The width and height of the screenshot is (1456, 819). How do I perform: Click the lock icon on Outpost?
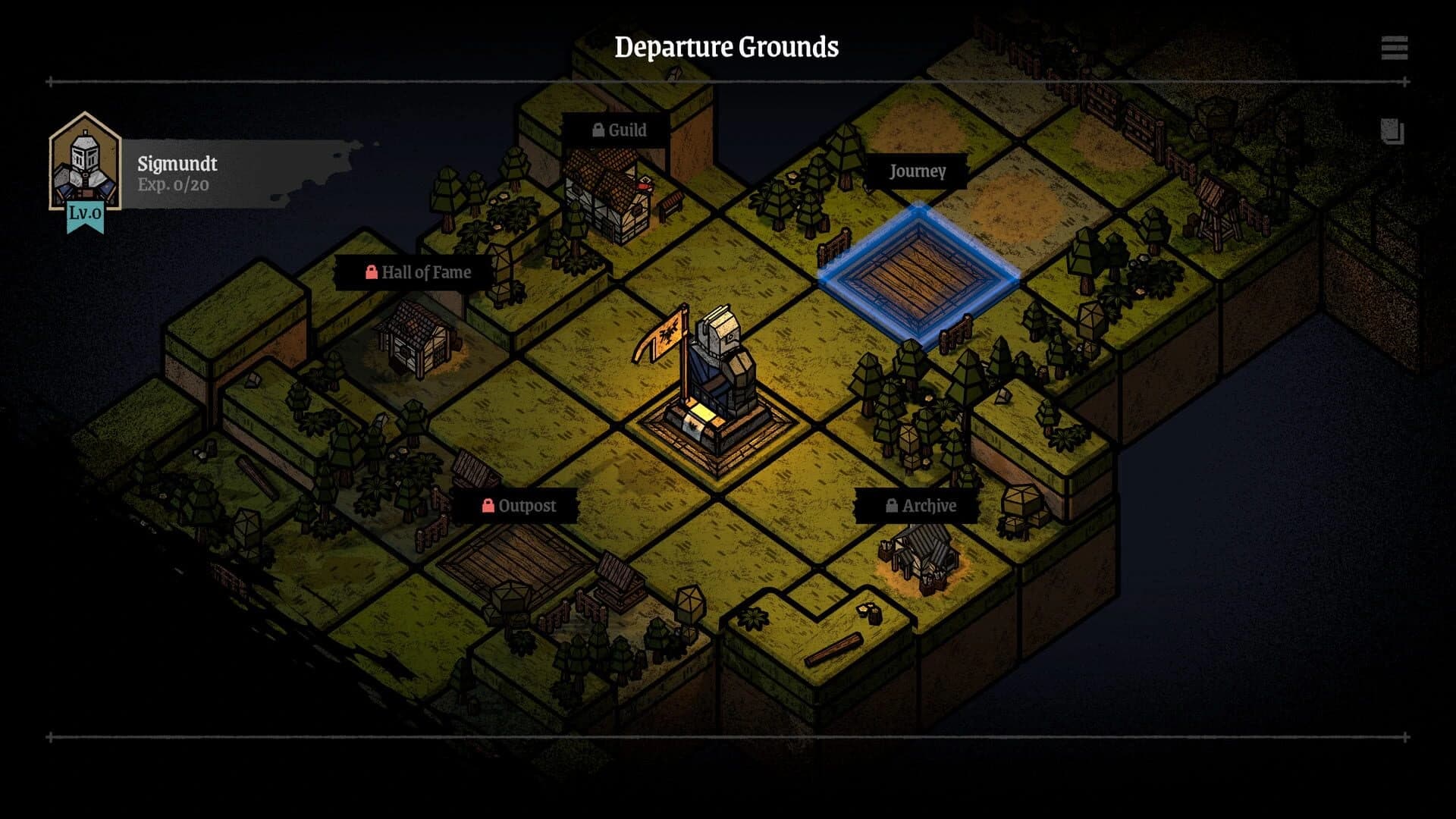(488, 506)
